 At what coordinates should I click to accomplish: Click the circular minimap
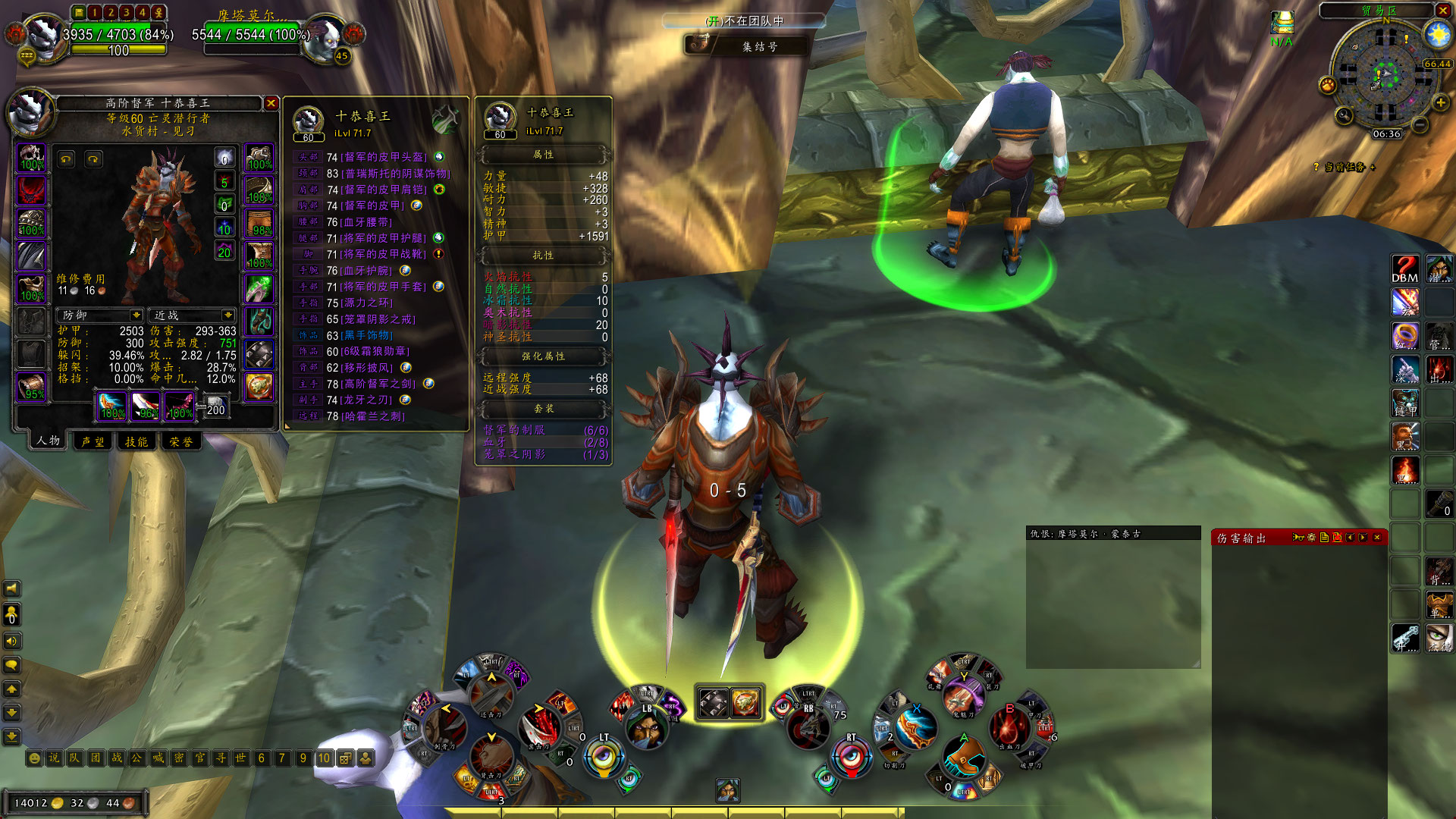pyautogui.click(x=1385, y=74)
